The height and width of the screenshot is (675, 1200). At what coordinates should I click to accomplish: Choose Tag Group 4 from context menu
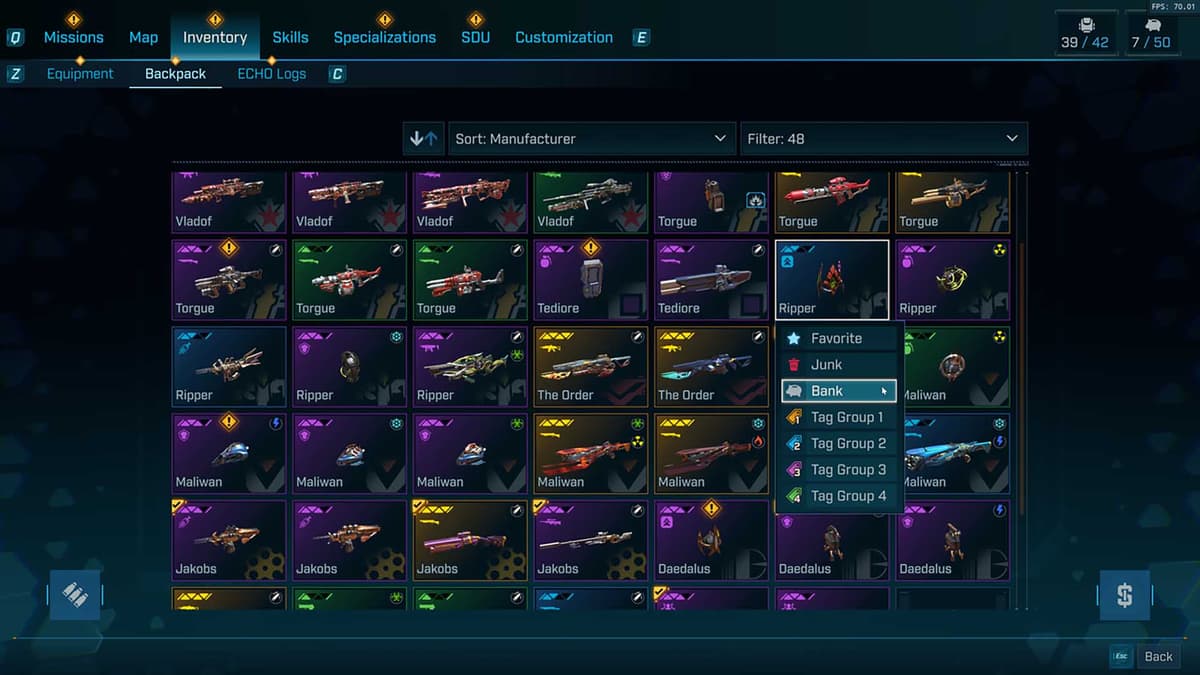coord(848,495)
